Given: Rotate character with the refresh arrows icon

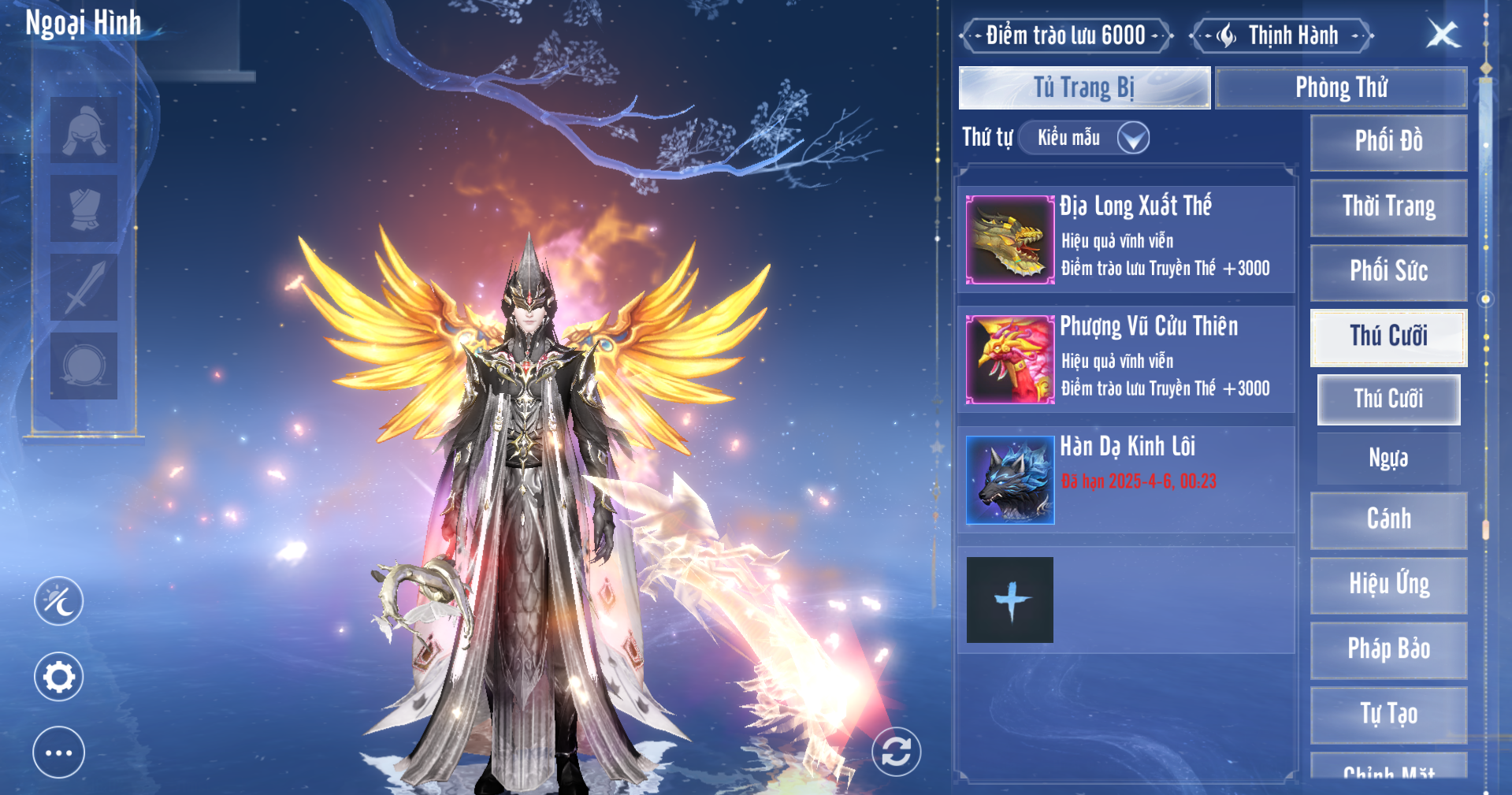Looking at the screenshot, I should pos(896,752).
